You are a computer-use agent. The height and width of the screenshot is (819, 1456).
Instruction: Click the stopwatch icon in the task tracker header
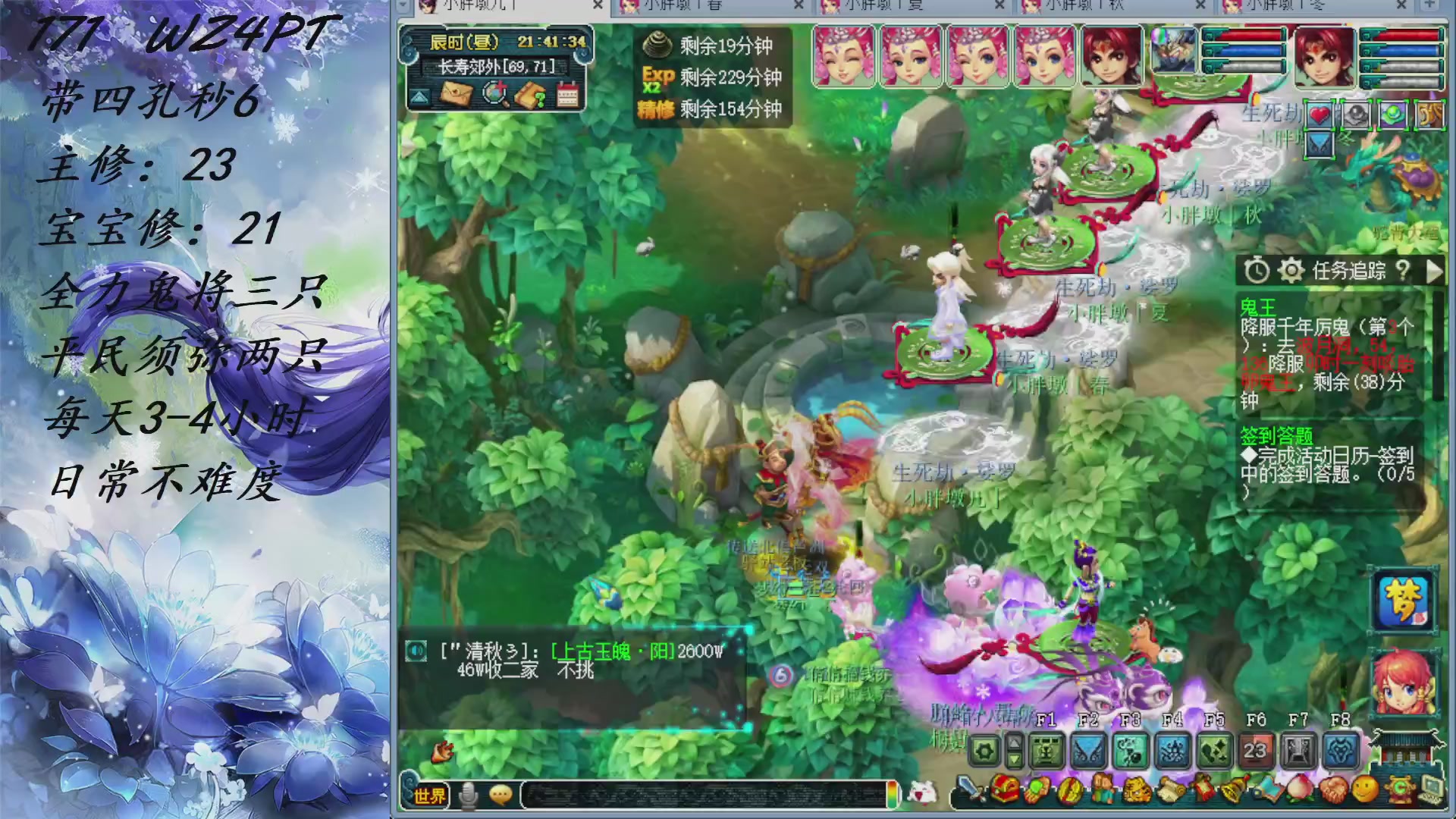[x=1257, y=271]
